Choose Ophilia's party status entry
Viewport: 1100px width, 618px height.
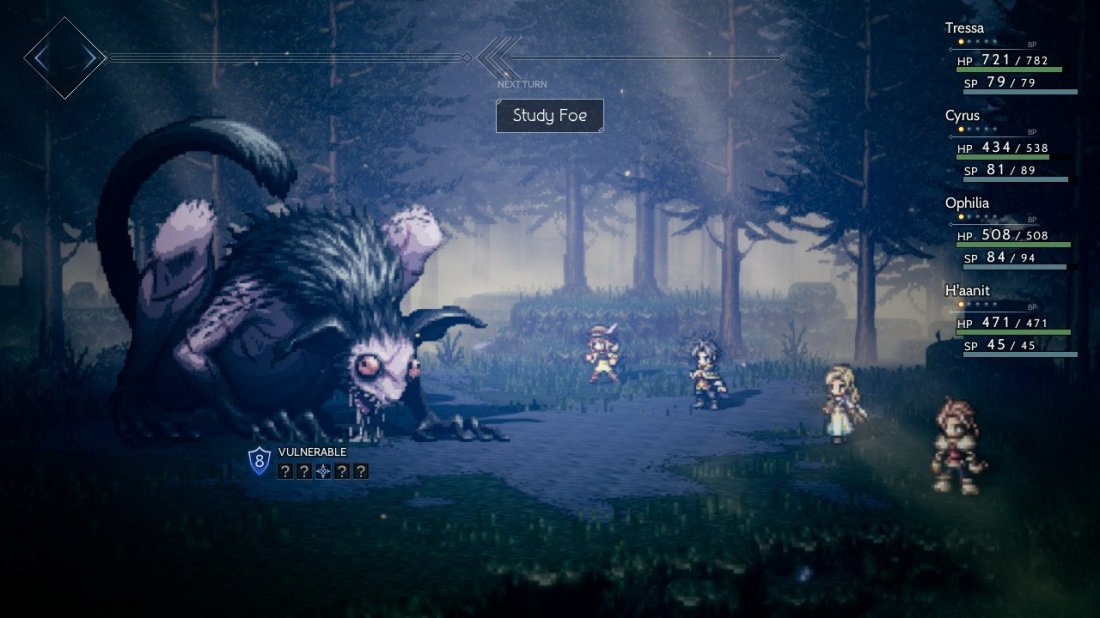click(x=967, y=202)
